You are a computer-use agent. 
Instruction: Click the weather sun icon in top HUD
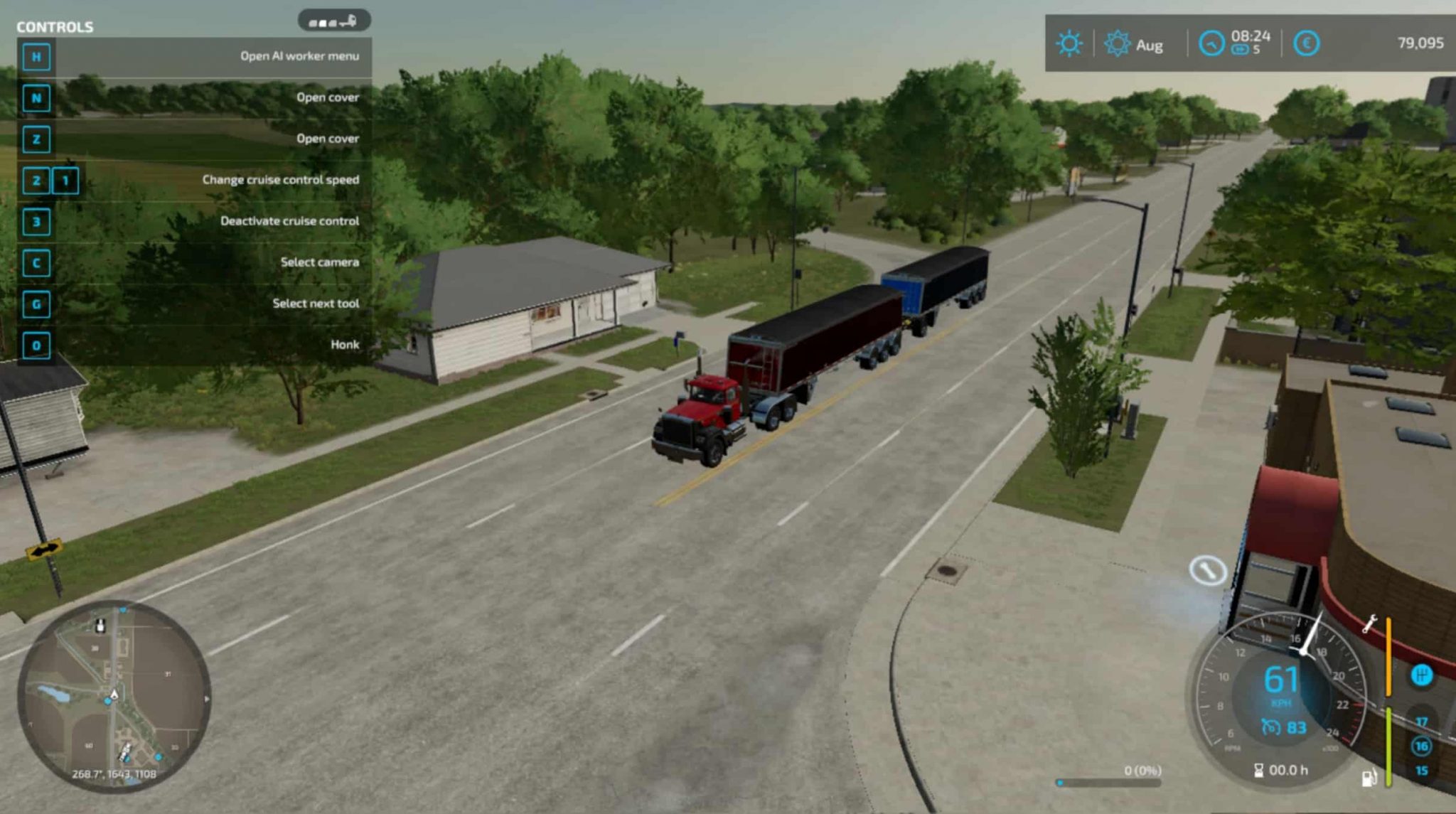(x=1070, y=44)
